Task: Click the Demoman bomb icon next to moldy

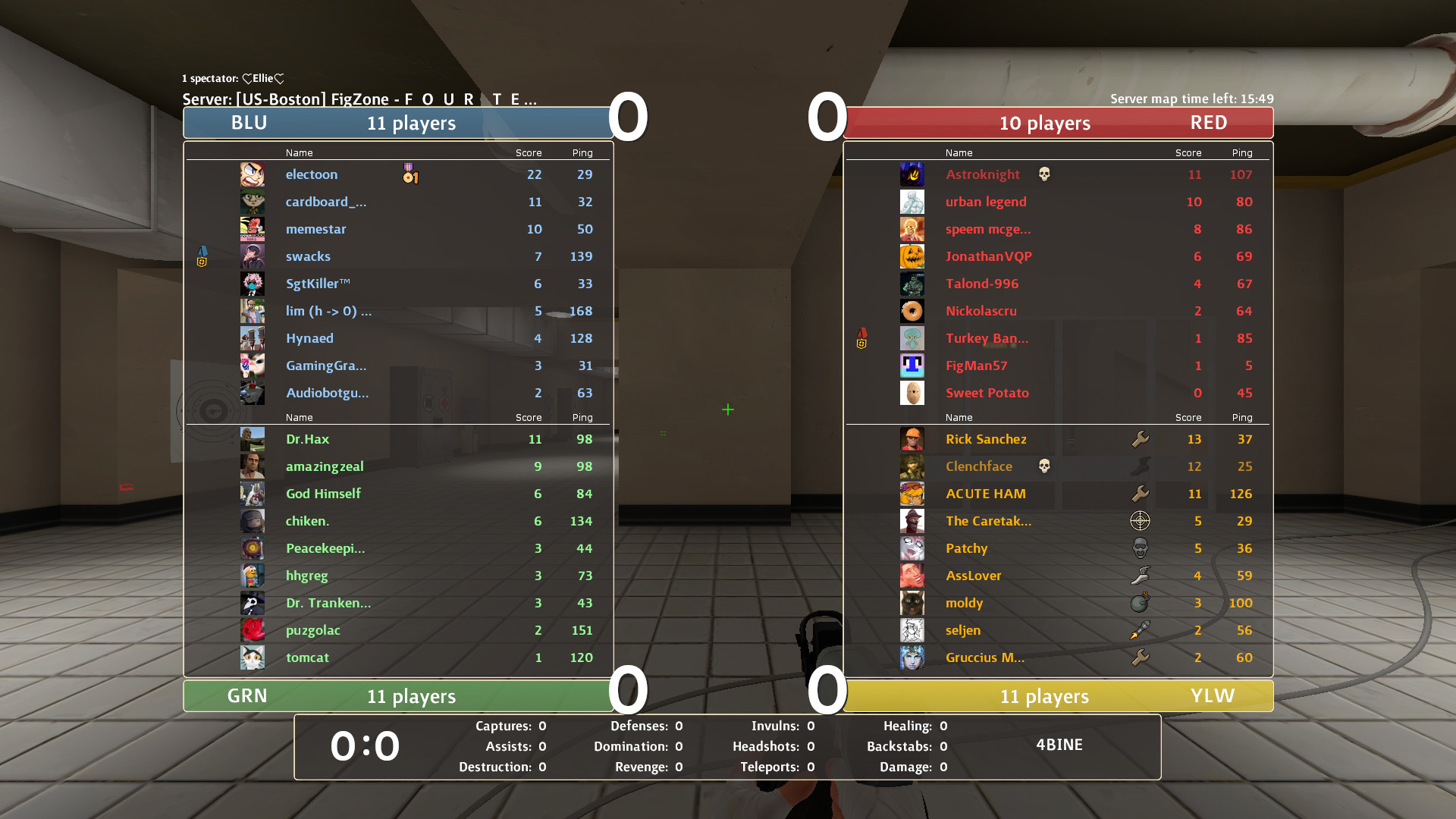Action: pyautogui.click(x=1141, y=602)
